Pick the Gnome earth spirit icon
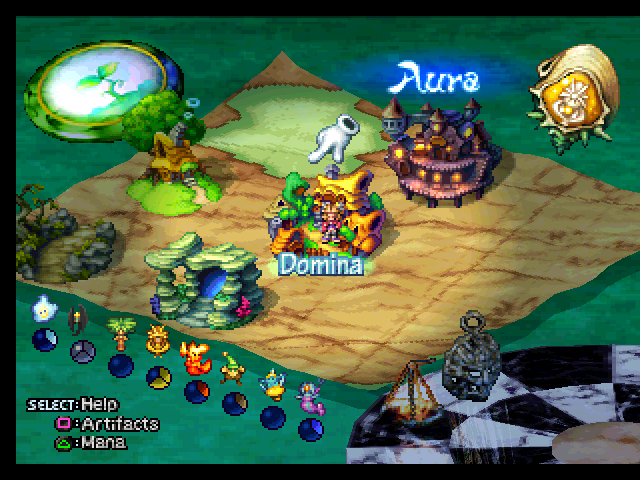 pyautogui.click(x=232, y=369)
